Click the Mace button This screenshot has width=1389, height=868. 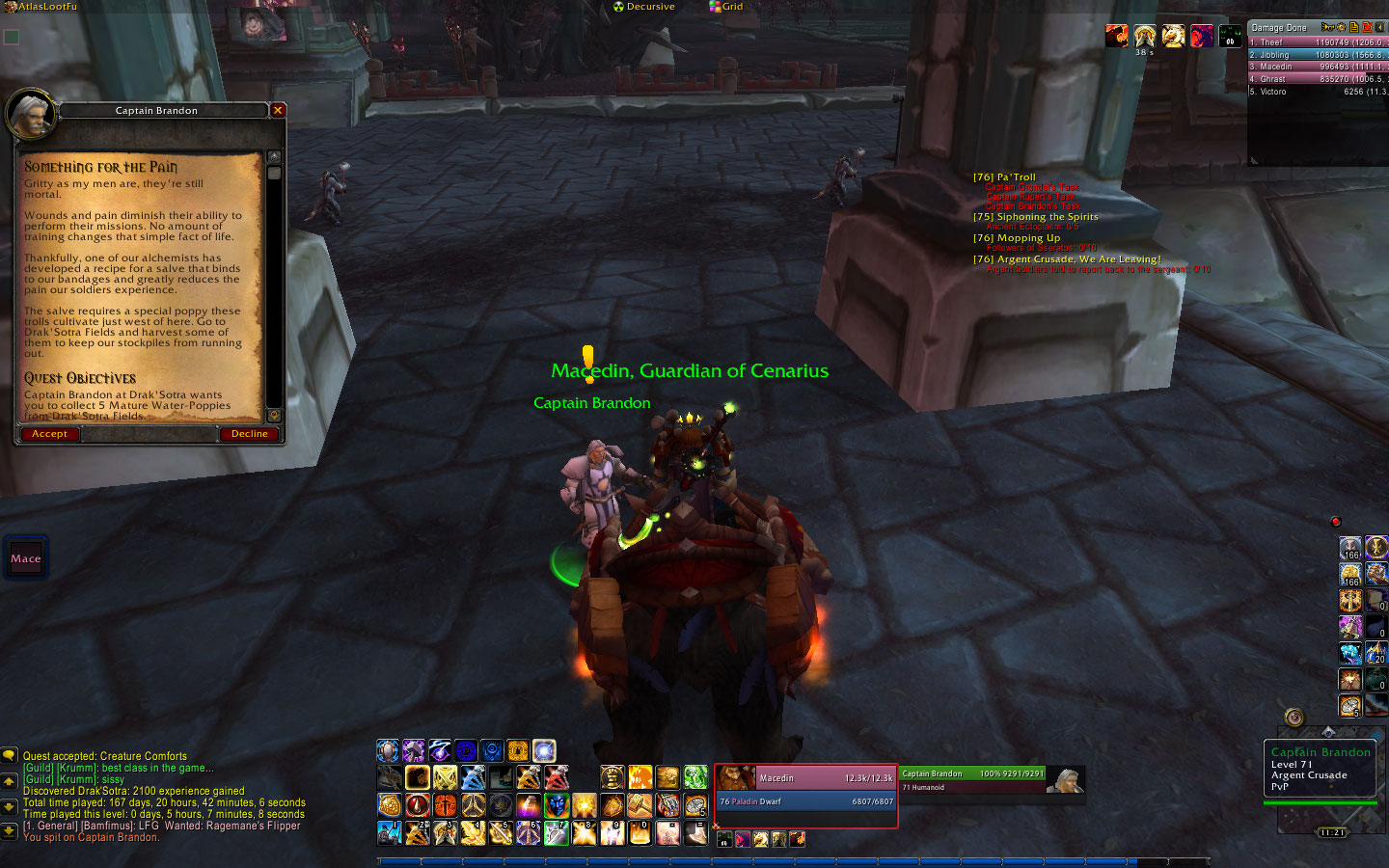[x=26, y=558]
